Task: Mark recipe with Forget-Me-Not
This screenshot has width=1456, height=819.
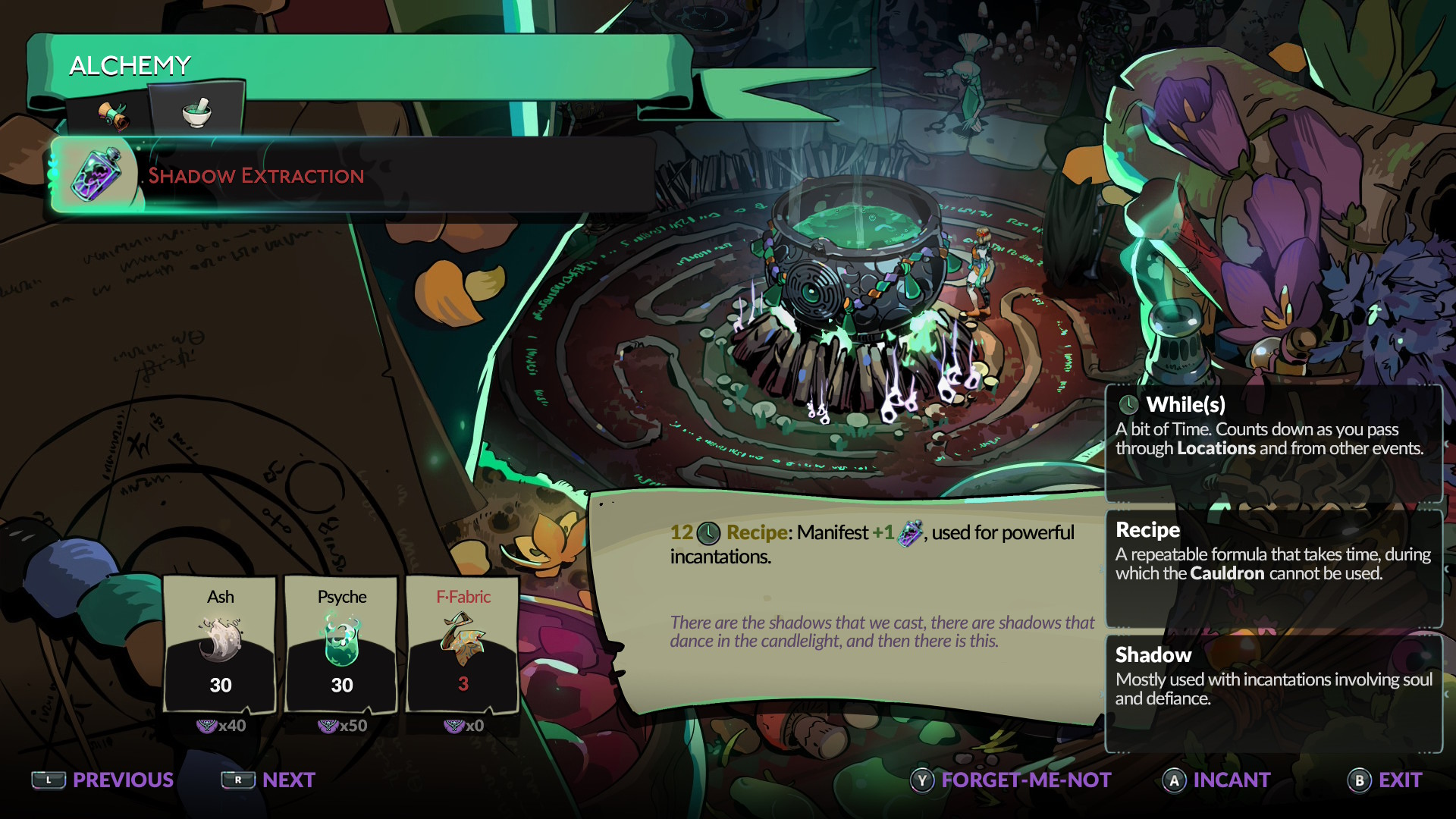Action: point(1011,780)
